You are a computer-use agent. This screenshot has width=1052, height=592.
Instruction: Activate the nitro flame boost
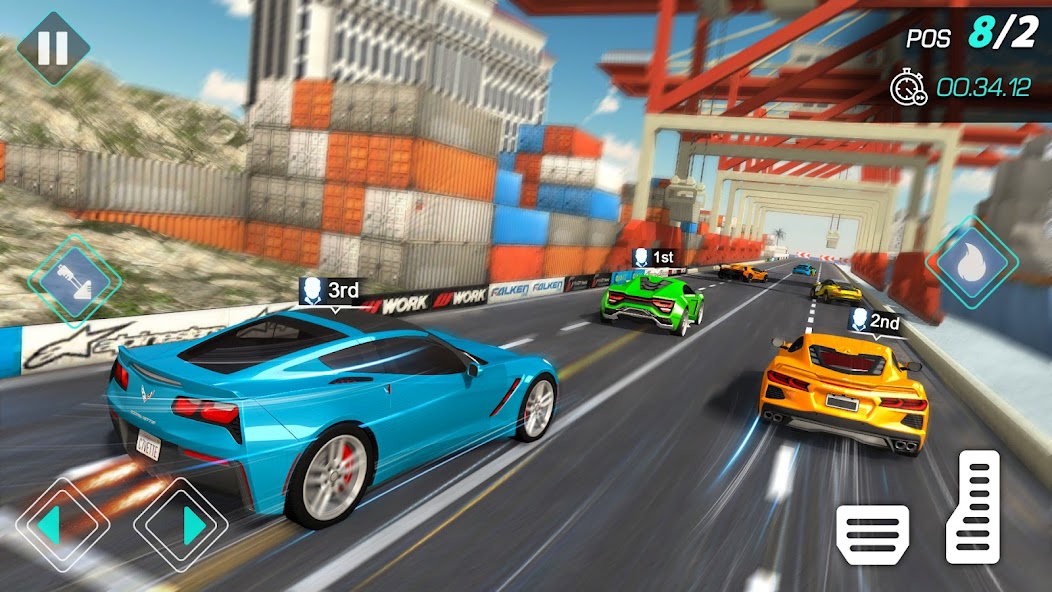point(972,262)
